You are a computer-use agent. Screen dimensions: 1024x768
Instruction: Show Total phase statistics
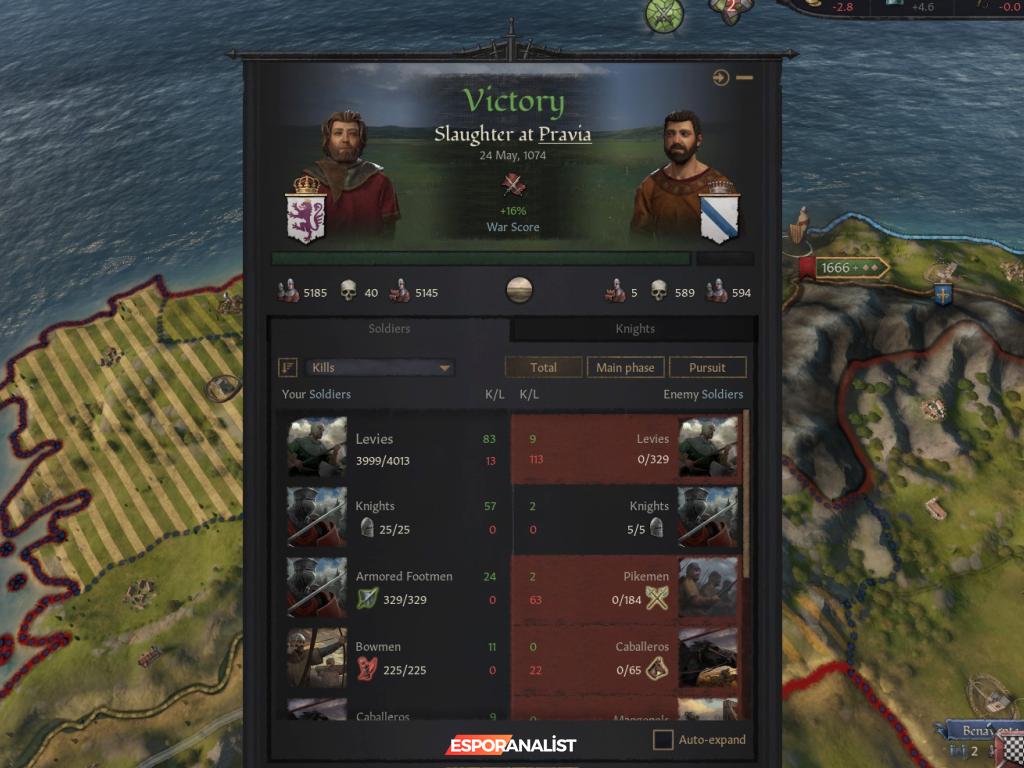(543, 368)
